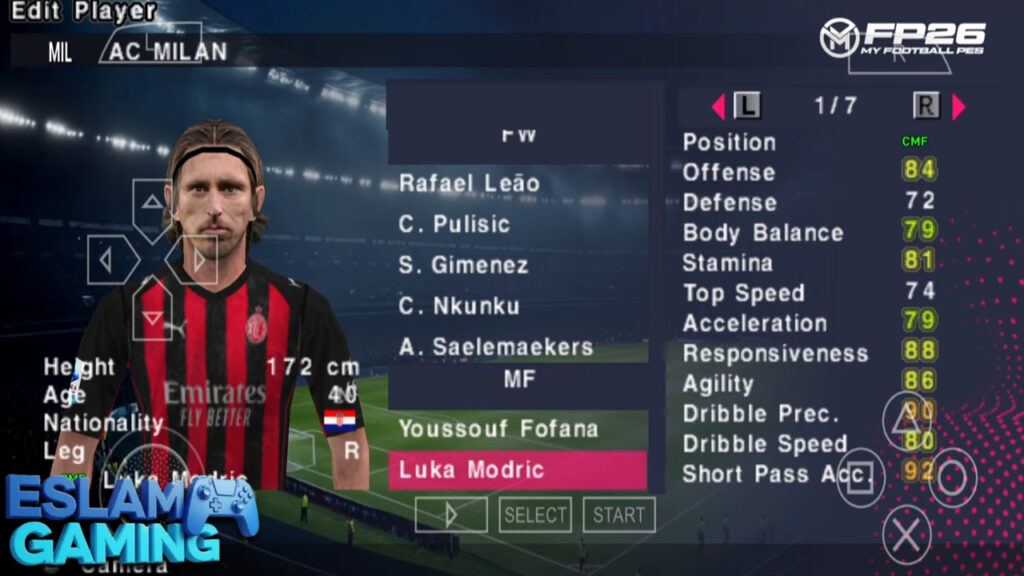Pick S. Gimenez in the list

pos(465,265)
